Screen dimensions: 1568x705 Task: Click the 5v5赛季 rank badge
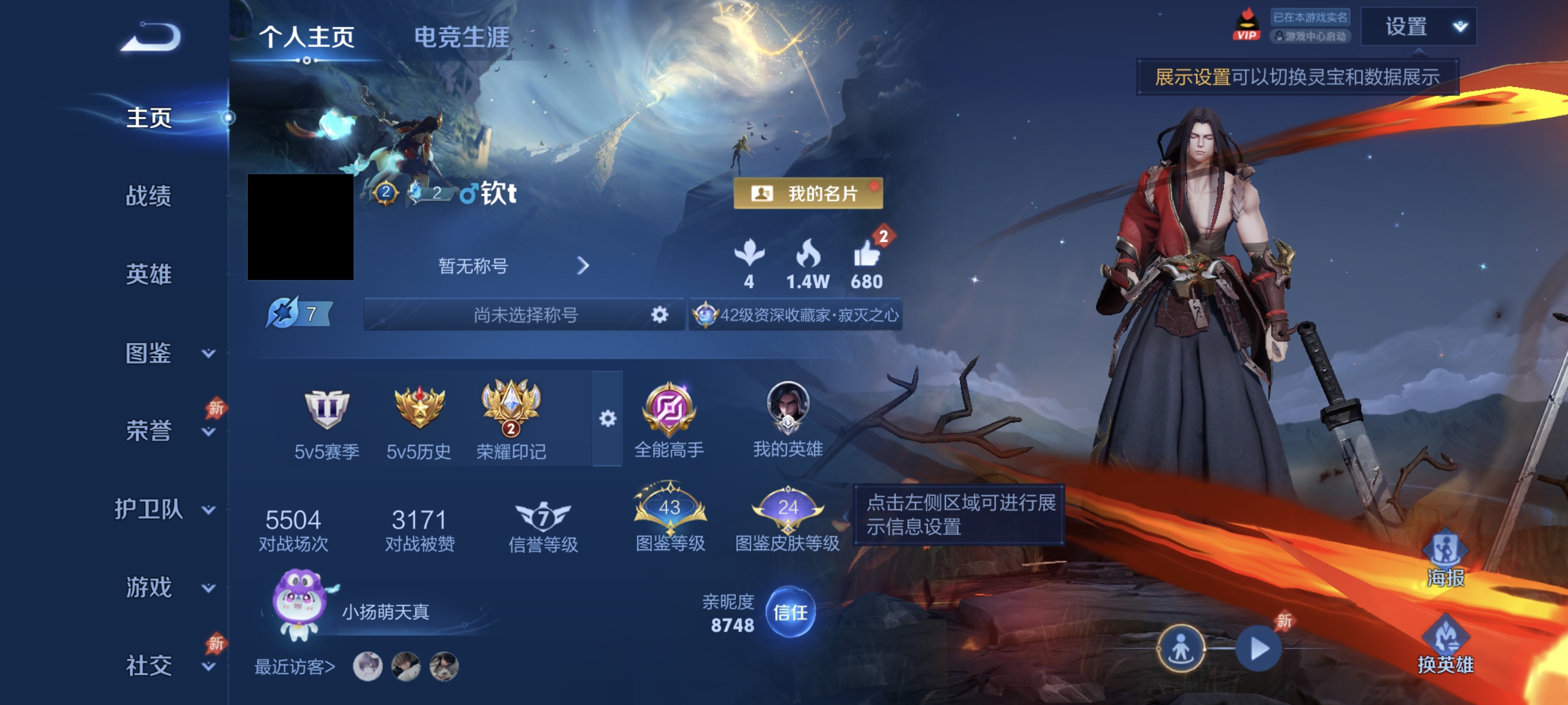[x=327, y=408]
